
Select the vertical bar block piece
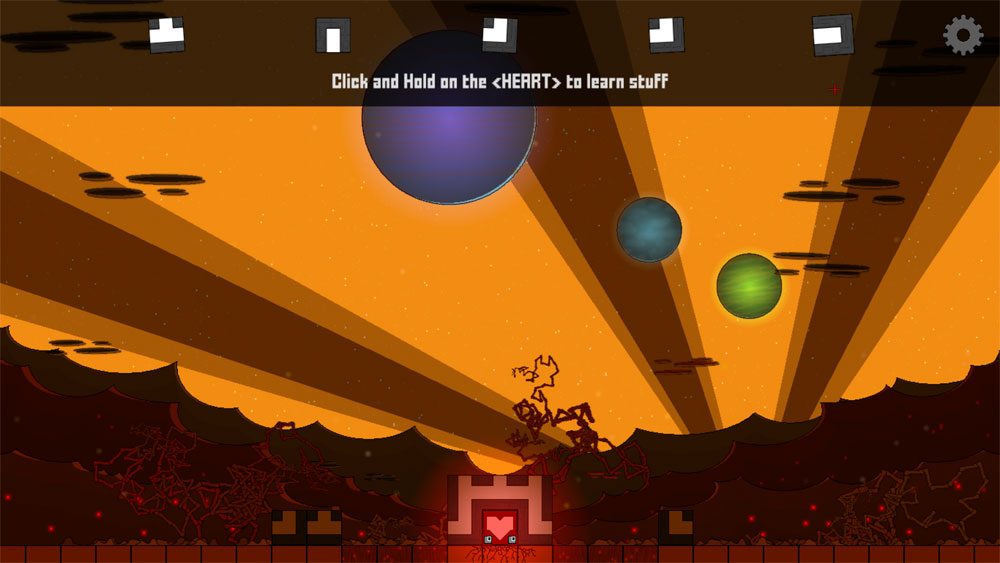[333, 35]
